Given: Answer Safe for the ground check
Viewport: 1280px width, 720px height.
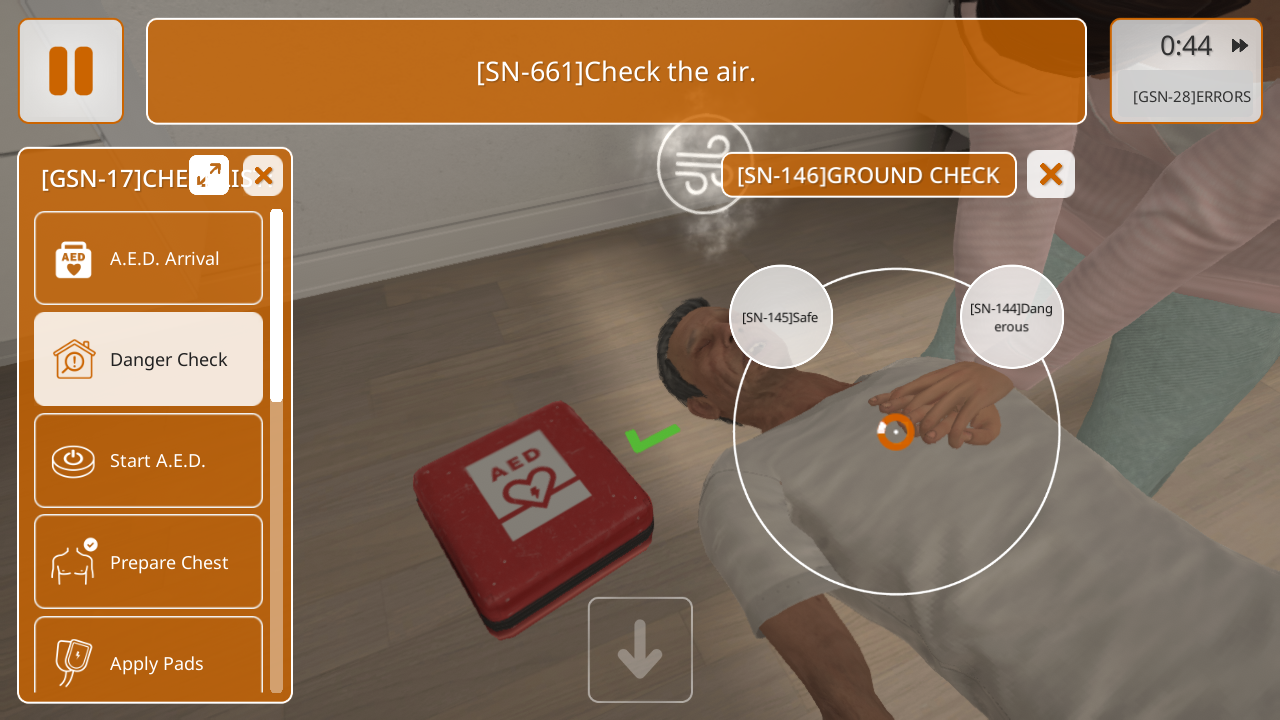Looking at the screenshot, I should click(780, 317).
